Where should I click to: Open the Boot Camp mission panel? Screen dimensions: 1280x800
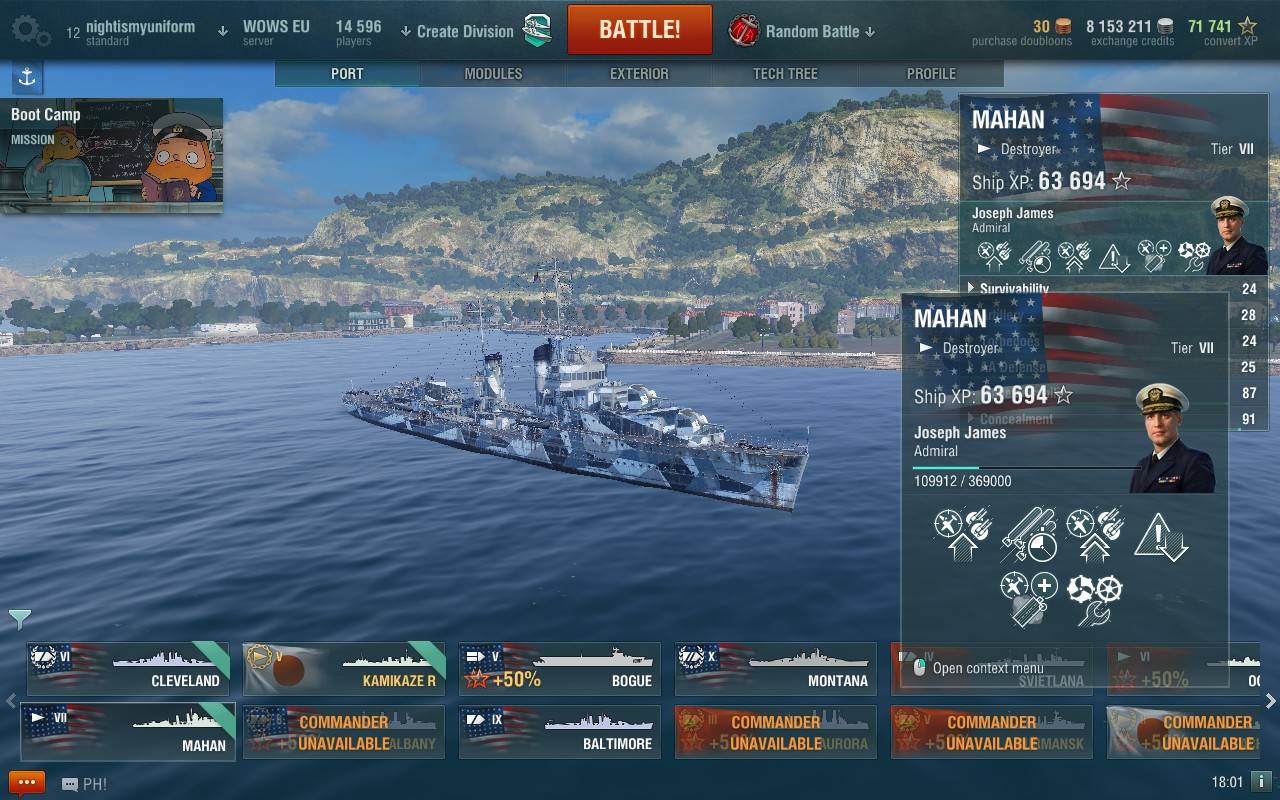tap(112, 155)
